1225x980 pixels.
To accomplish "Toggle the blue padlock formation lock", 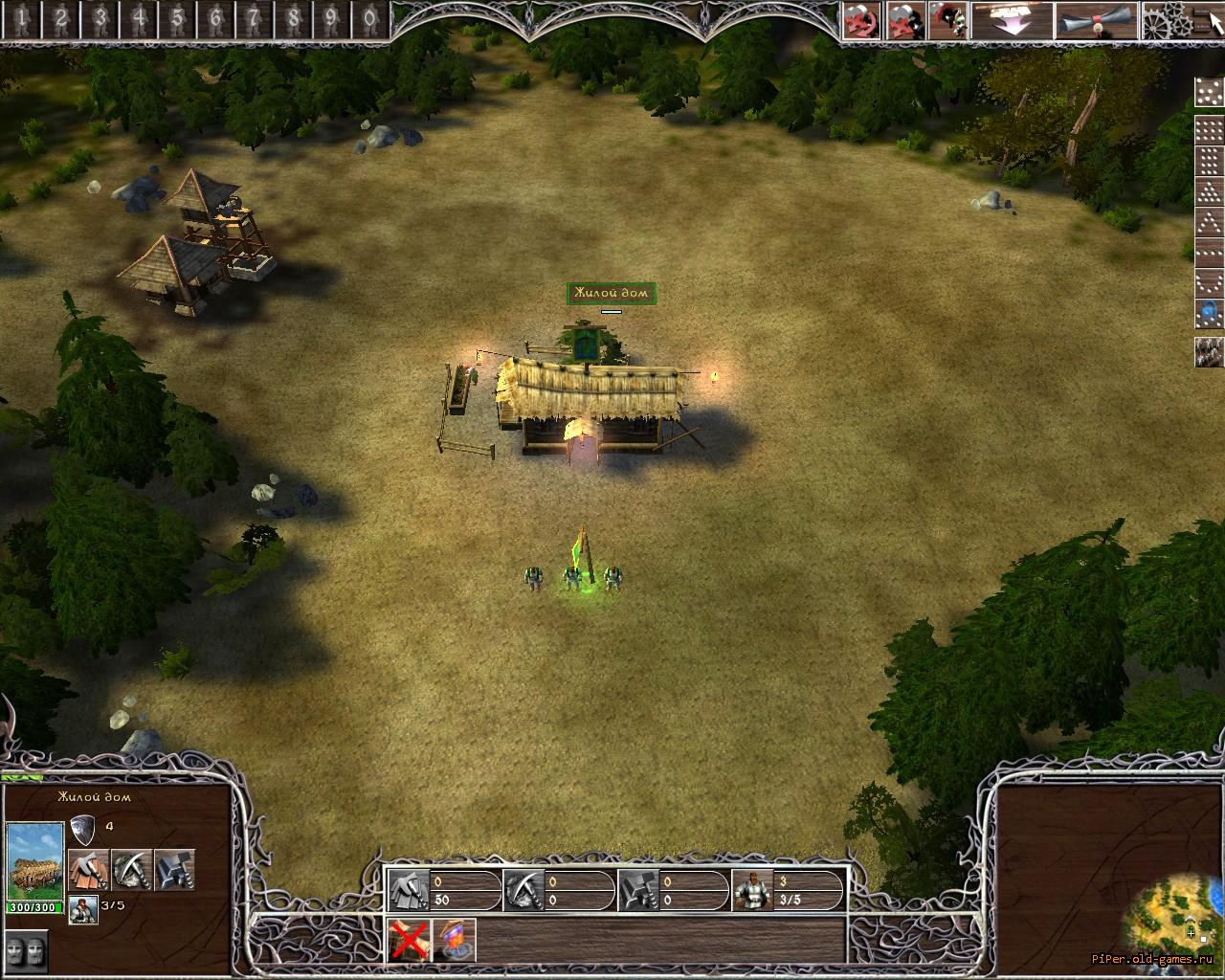I will pos(1209,313).
